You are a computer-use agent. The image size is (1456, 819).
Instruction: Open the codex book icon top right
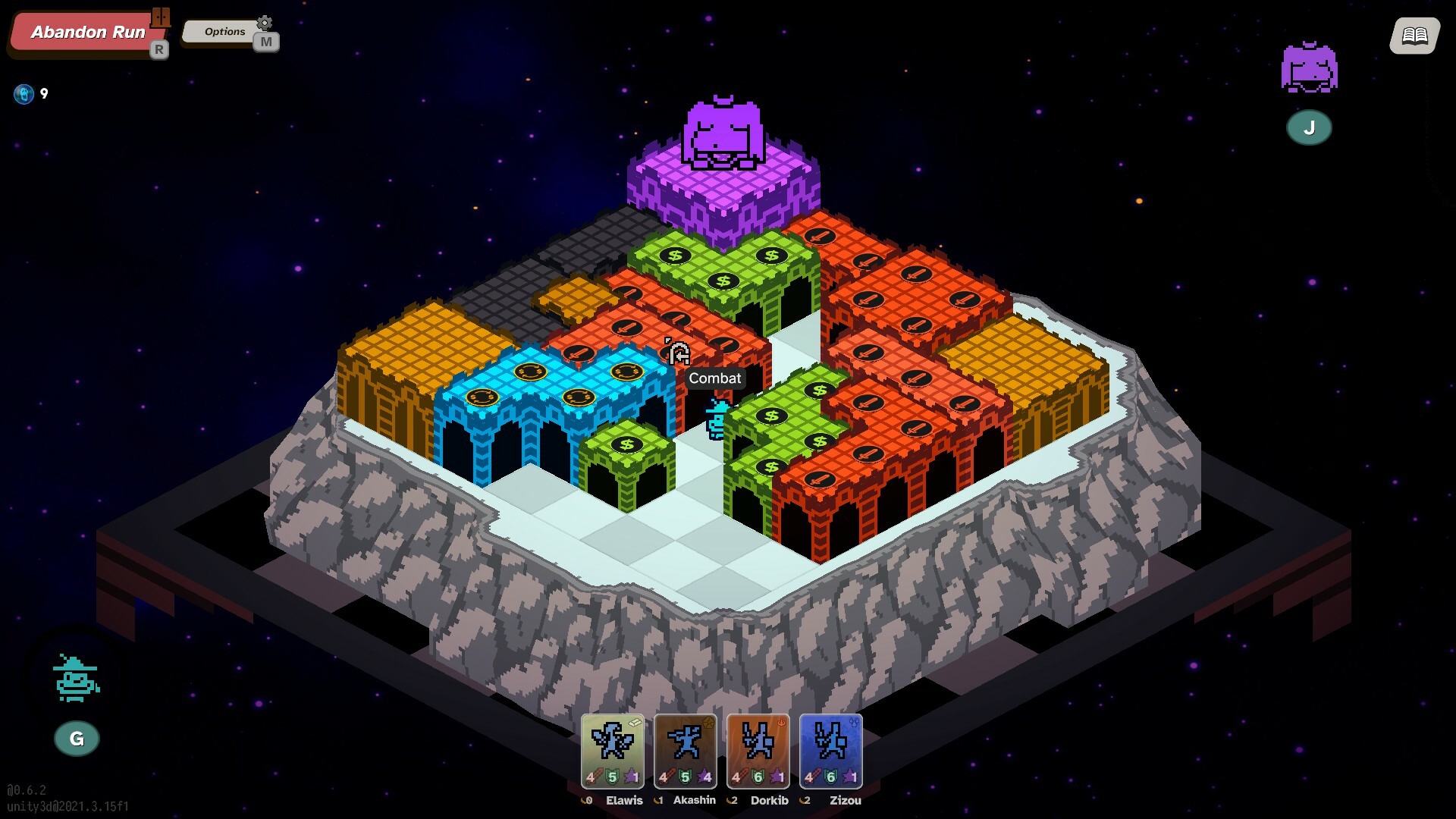pyautogui.click(x=1412, y=35)
